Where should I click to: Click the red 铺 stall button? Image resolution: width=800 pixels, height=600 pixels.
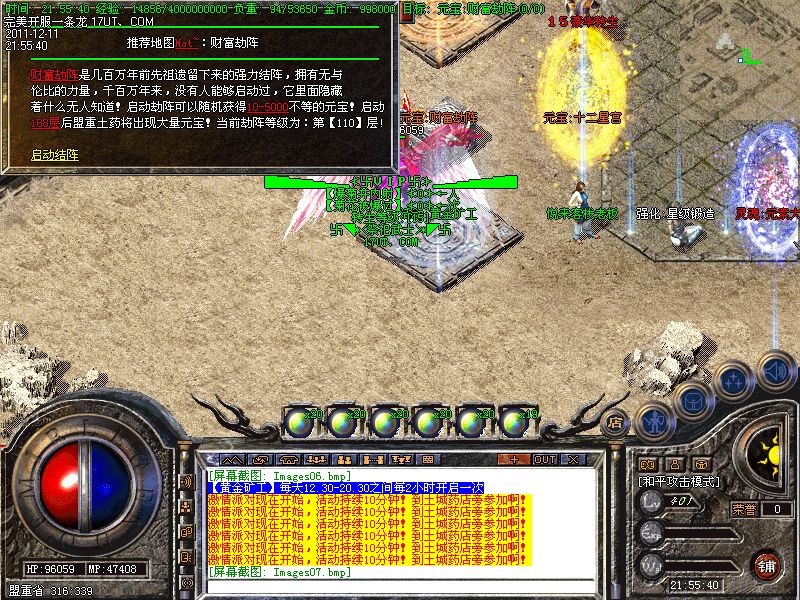coord(767,565)
